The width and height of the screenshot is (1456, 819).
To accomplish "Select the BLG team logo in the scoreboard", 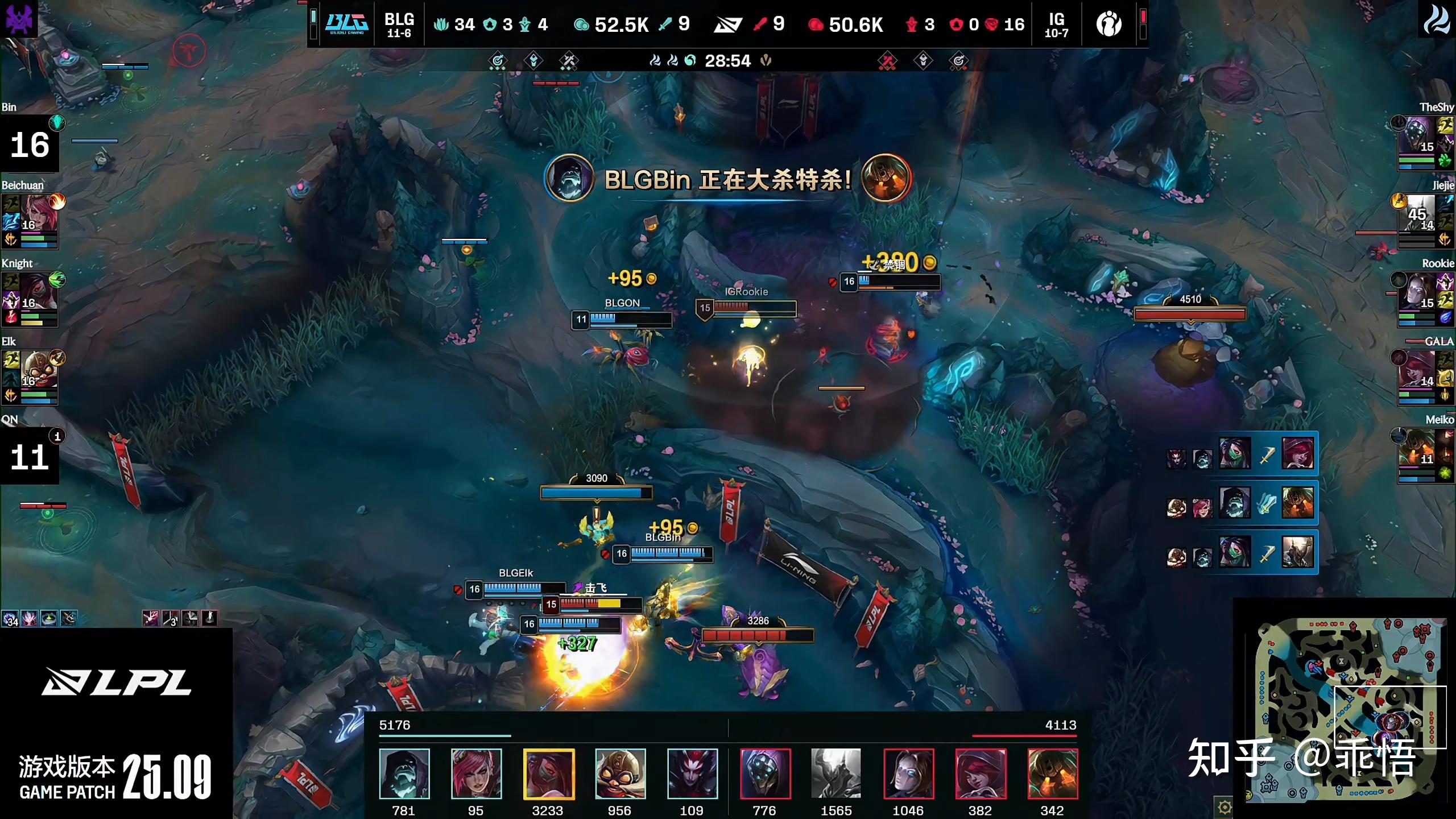I will click(x=346, y=24).
